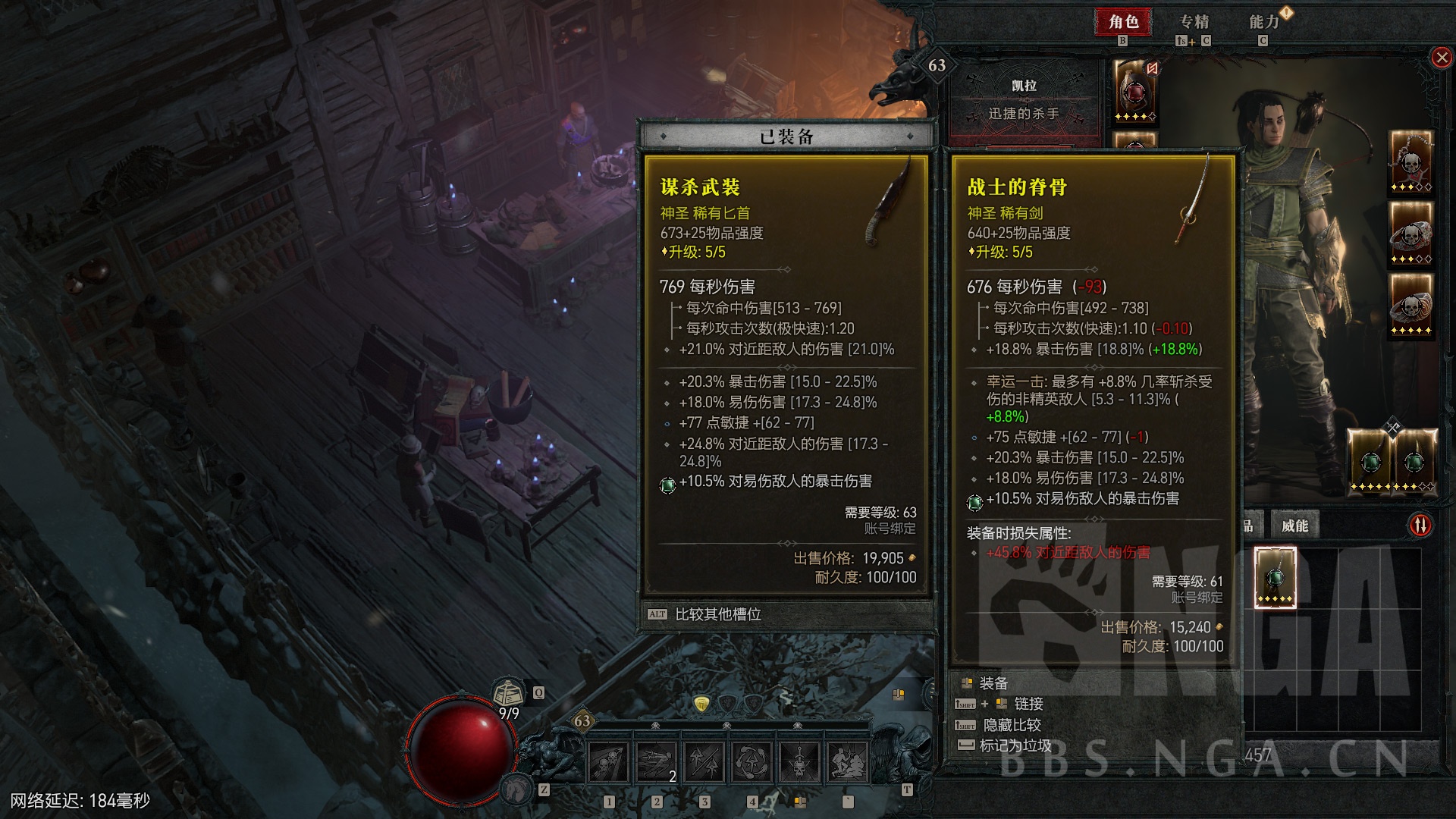Click the golden shield emblem above the skill bar
Screen dimensions: 1456x819
click(702, 704)
